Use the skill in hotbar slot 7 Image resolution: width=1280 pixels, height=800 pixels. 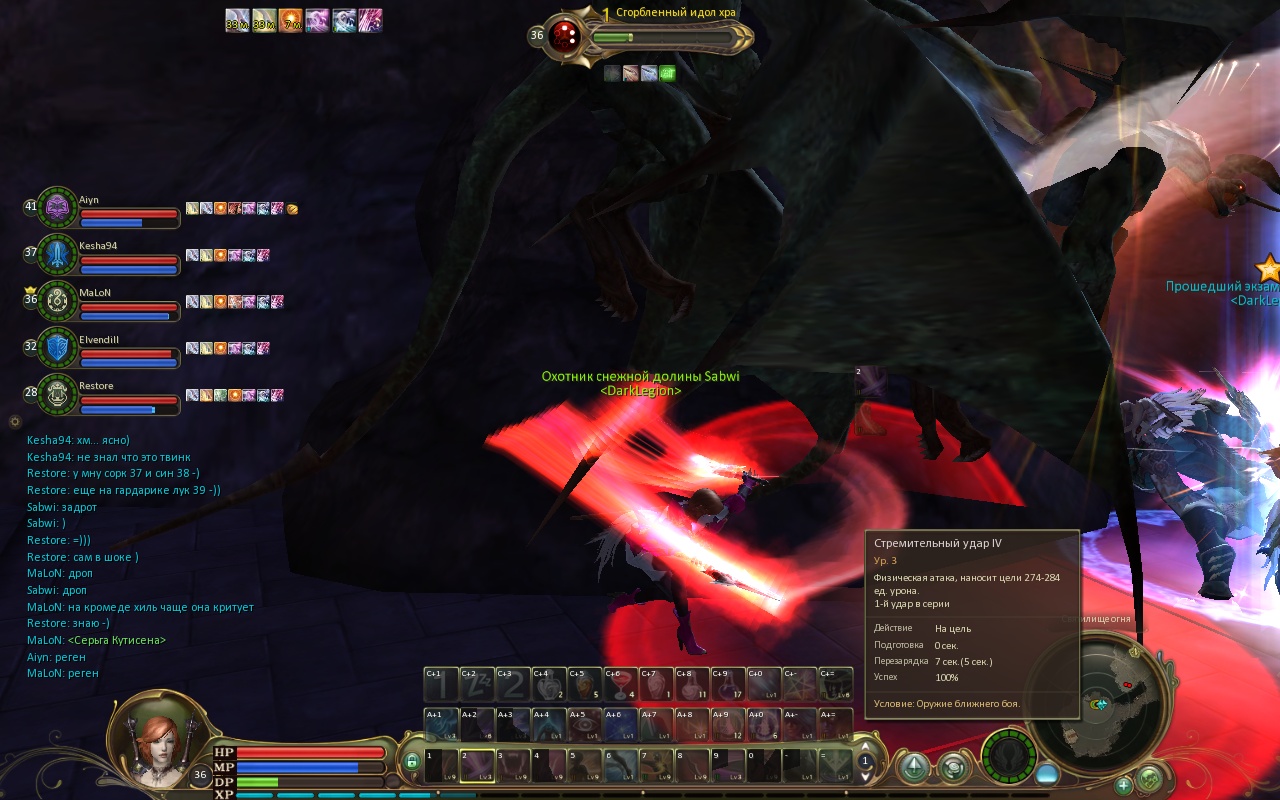(657, 765)
